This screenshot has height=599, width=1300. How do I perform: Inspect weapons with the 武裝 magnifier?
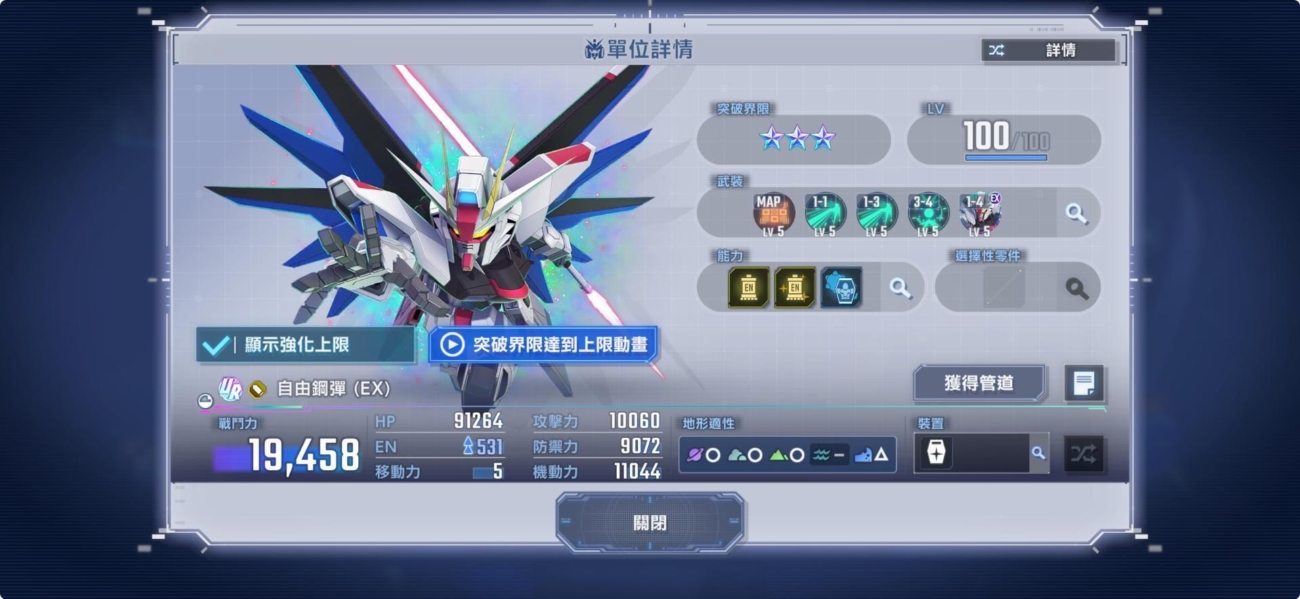pyautogui.click(x=1076, y=213)
